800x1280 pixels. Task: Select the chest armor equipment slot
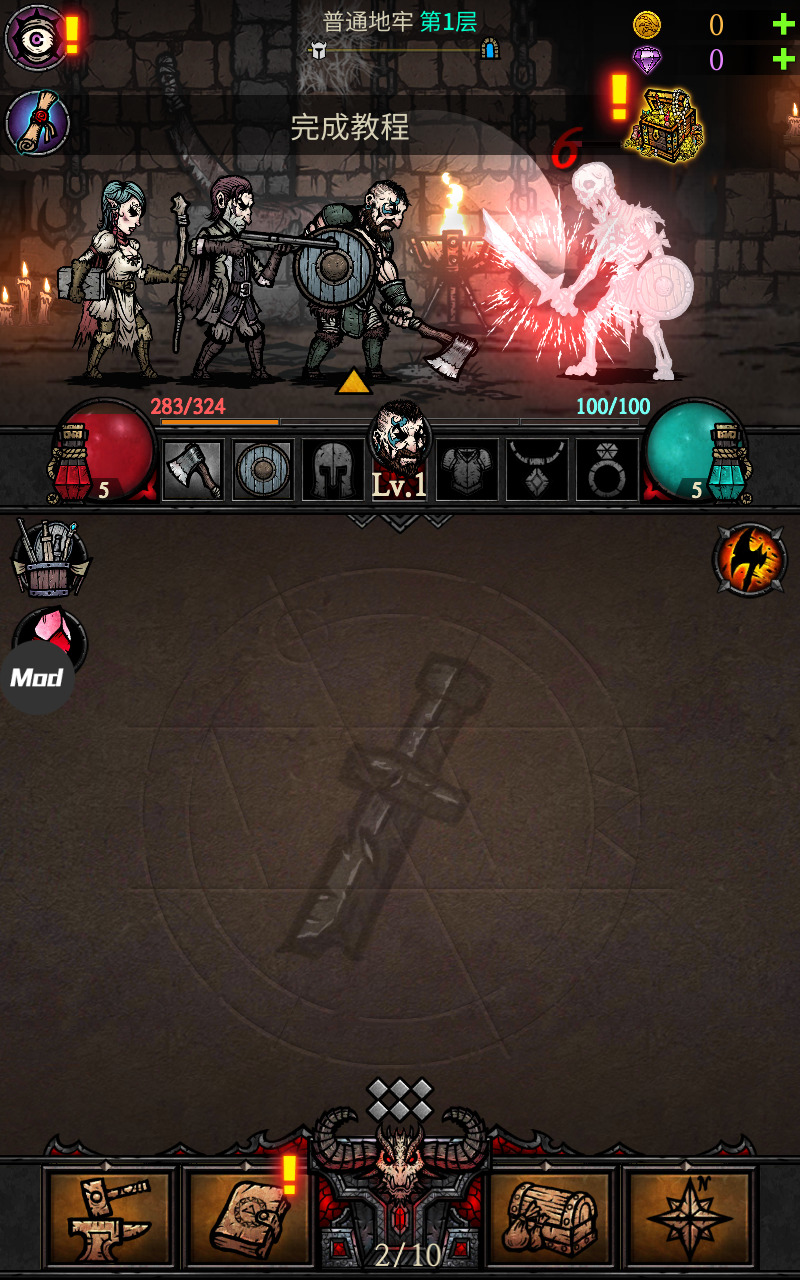(x=467, y=469)
